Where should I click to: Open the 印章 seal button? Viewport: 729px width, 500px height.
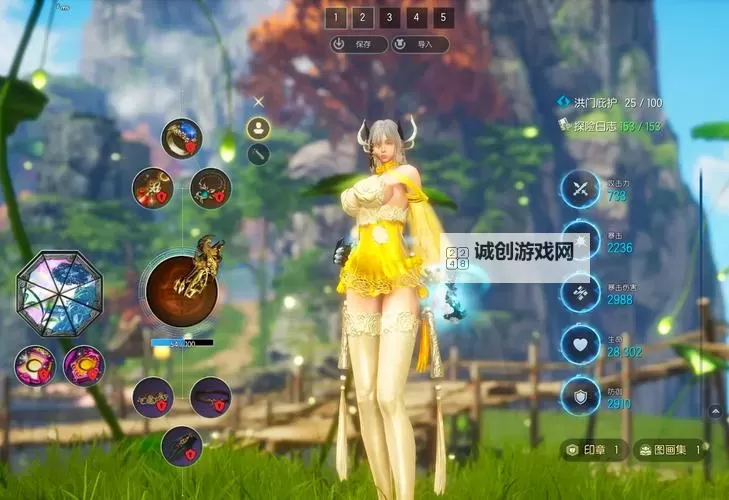tap(594, 450)
